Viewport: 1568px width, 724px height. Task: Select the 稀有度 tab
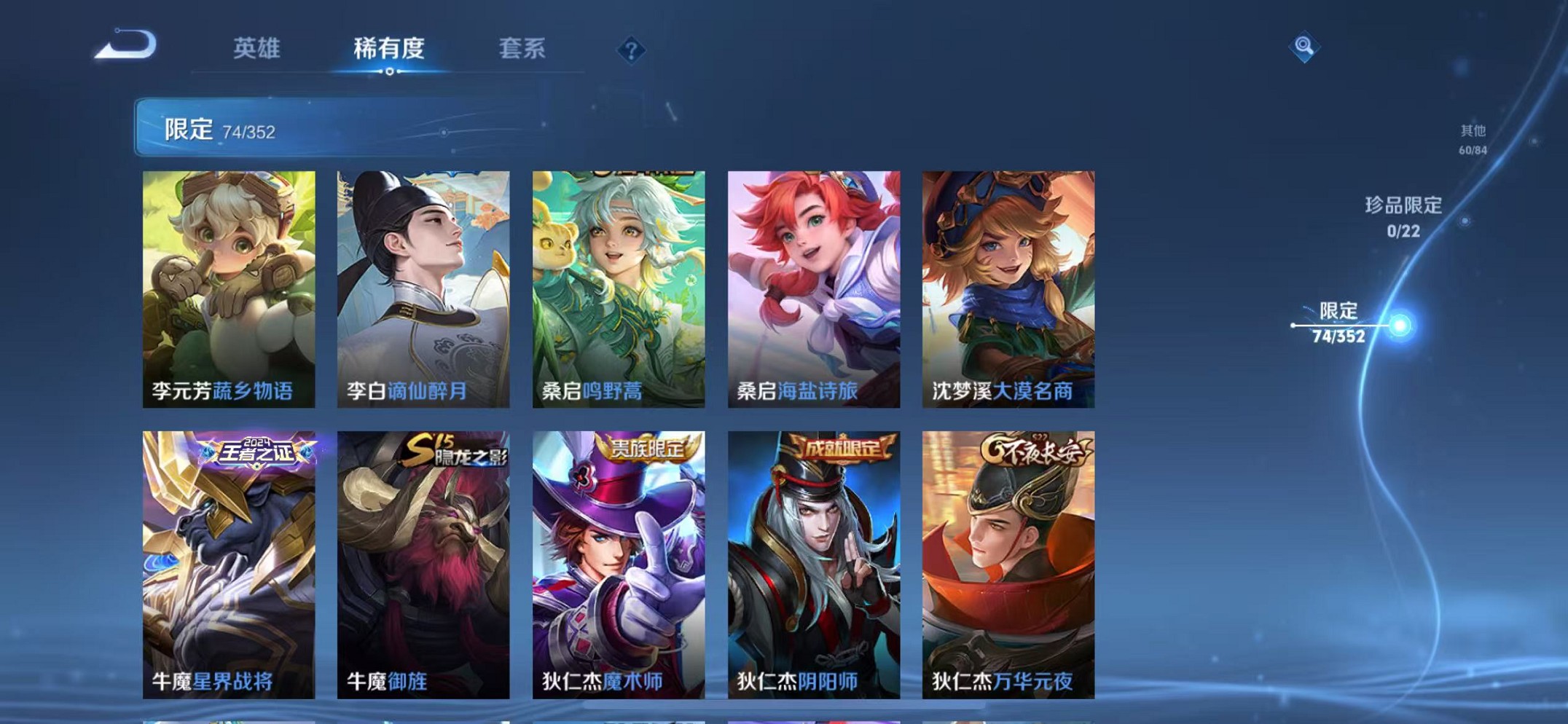click(x=388, y=47)
